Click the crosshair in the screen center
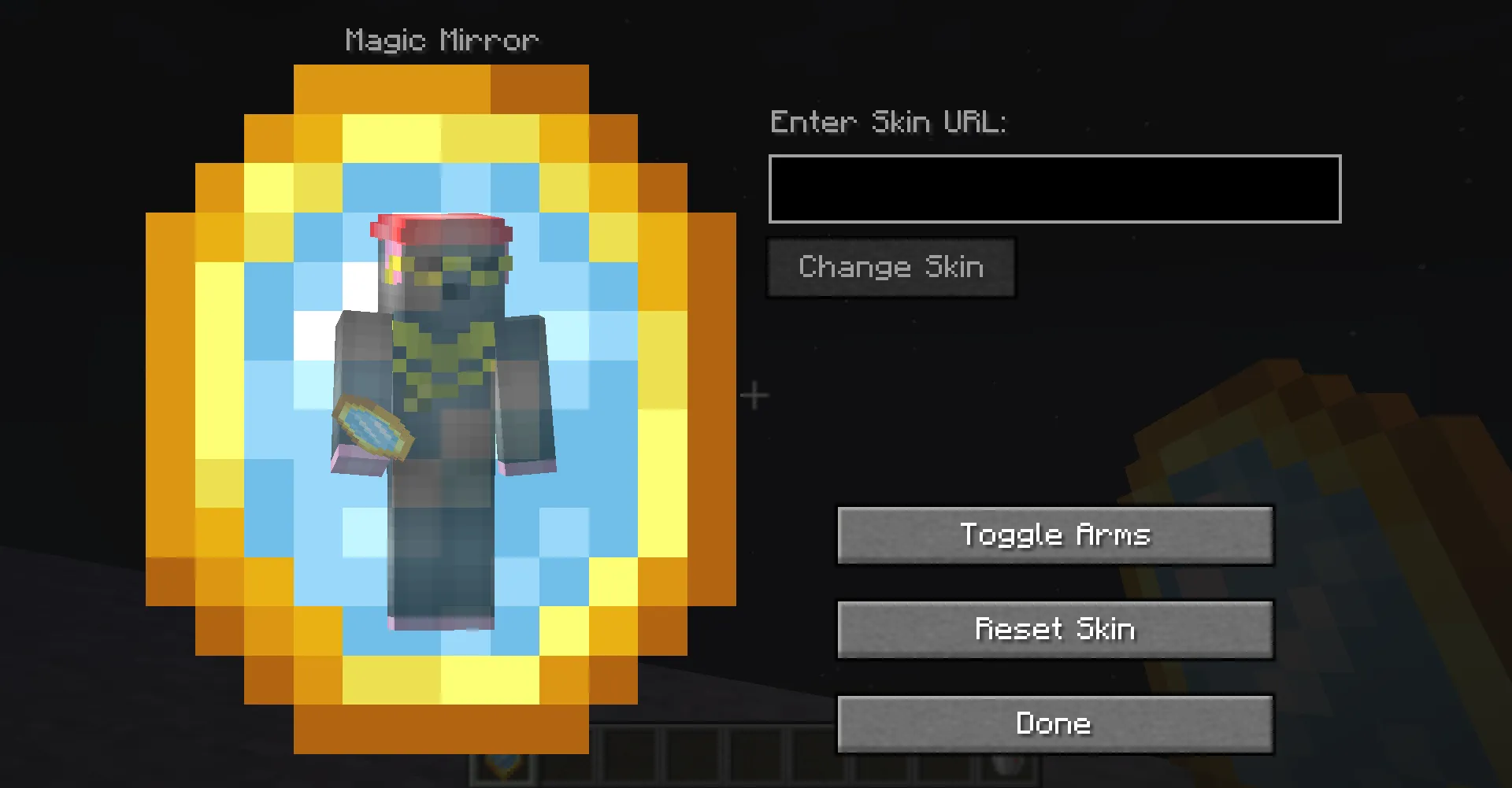Screen dimensions: 1512x788 point(754,394)
